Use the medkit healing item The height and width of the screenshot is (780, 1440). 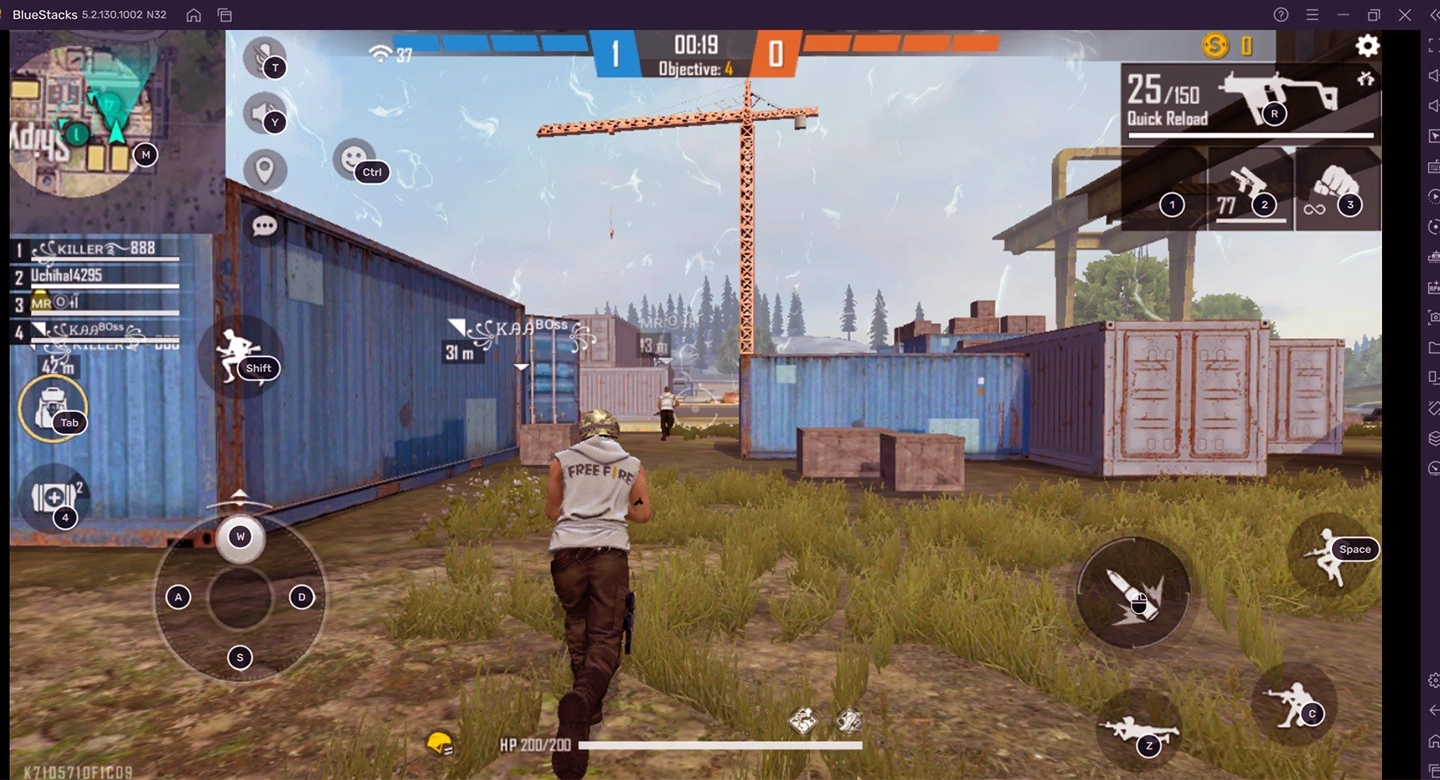coord(53,498)
